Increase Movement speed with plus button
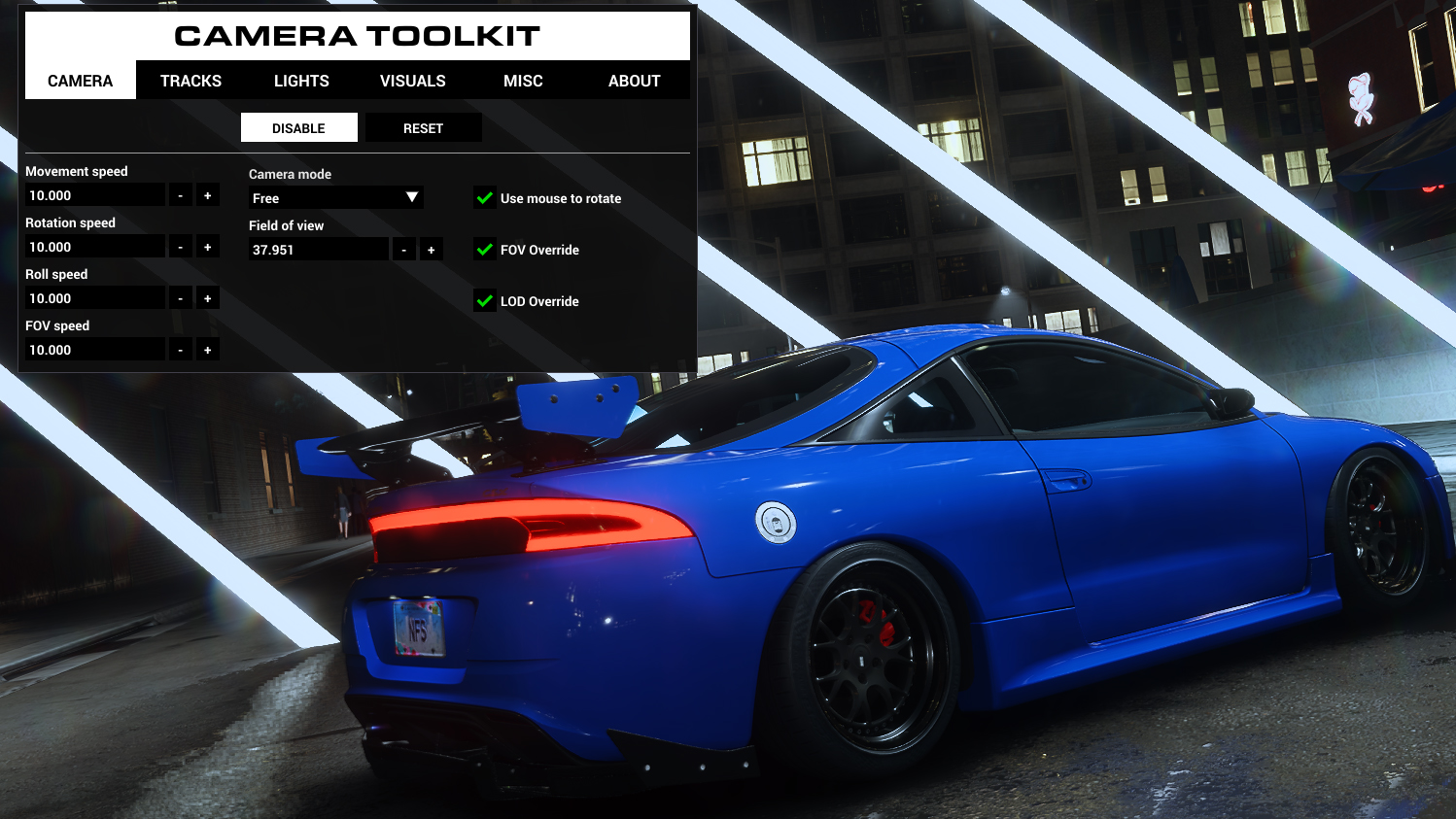The height and width of the screenshot is (819, 1456). (x=207, y=194)
